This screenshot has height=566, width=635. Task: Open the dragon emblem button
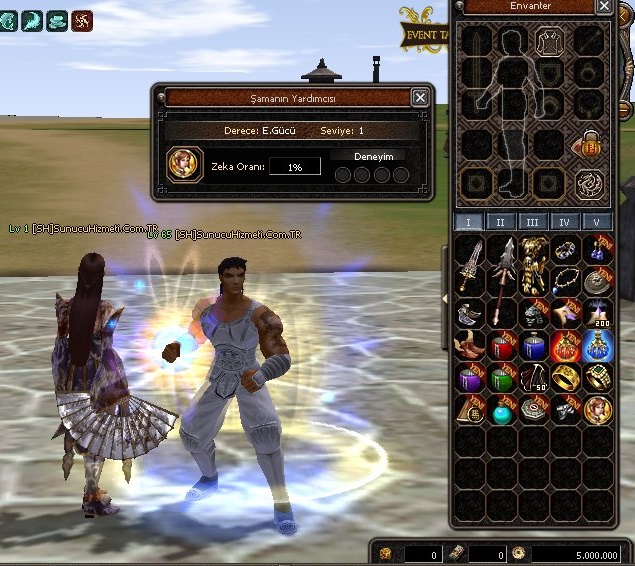[589, 184]
